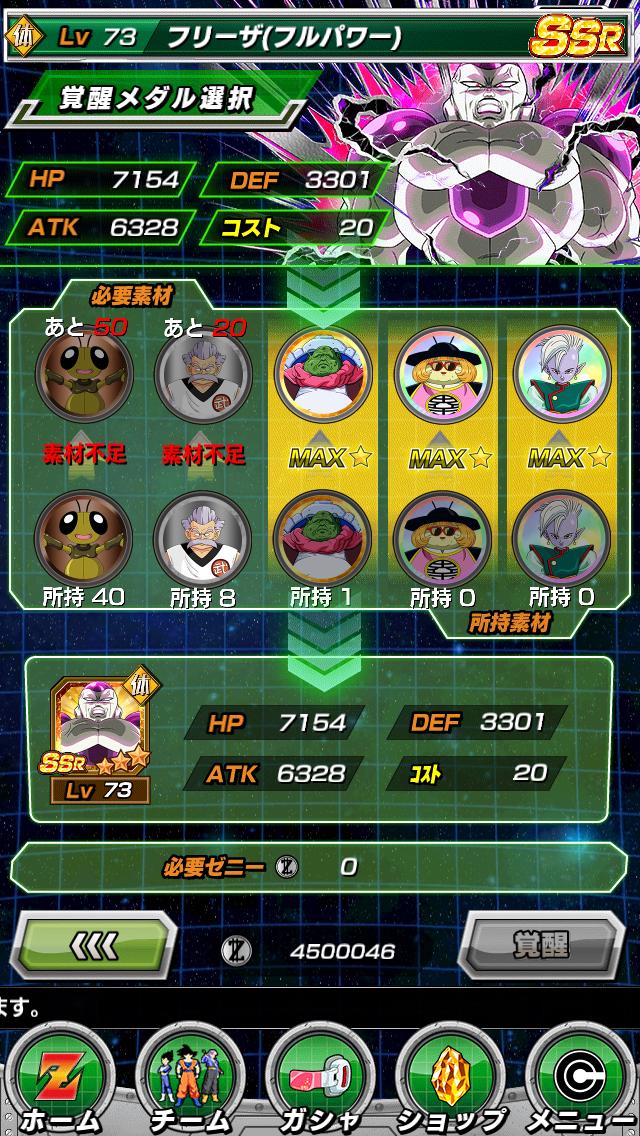Viewport: 640px width, 1136px height.
Task: Select the owned insect medal with 所持 40
Action: tap(83, 538)
